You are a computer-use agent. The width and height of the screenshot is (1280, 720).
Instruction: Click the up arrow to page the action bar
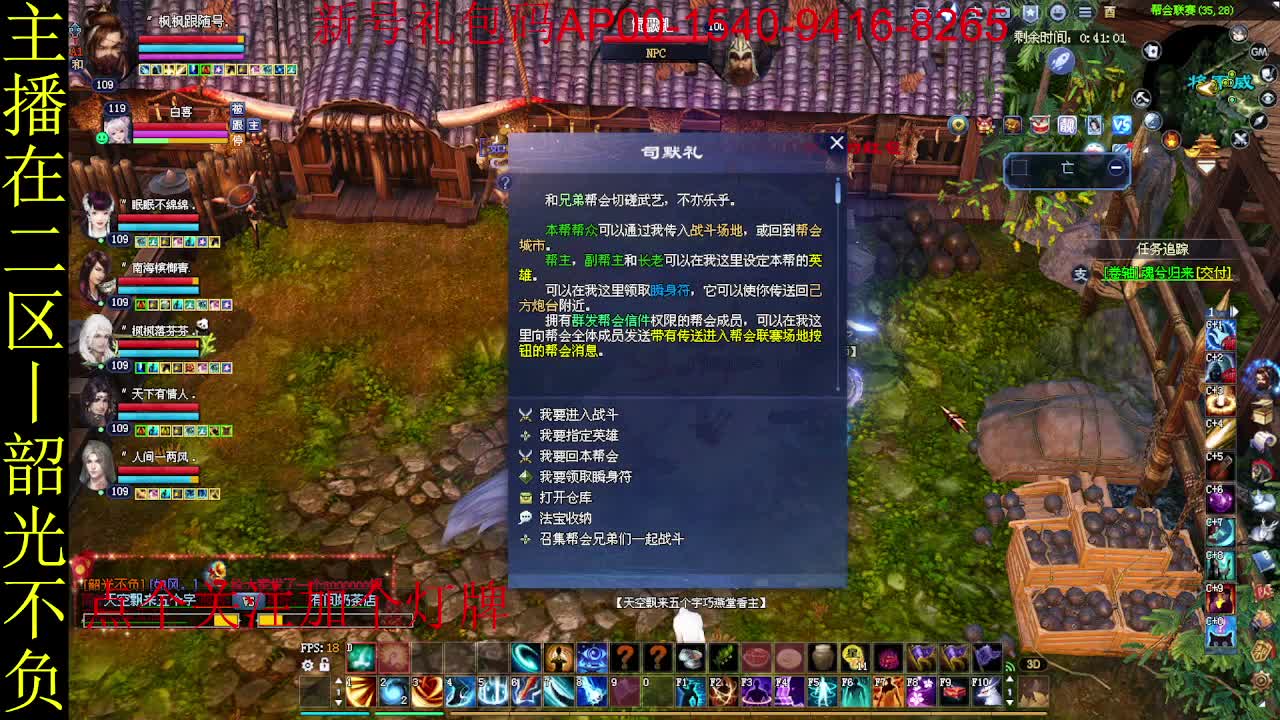point(338,682)
